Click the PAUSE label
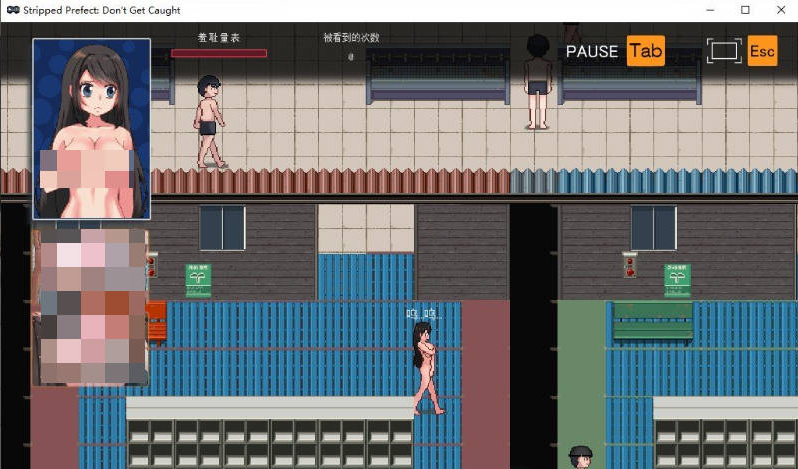Image resolution: width=798 pixels, height=469 pixels. [592, 51]
